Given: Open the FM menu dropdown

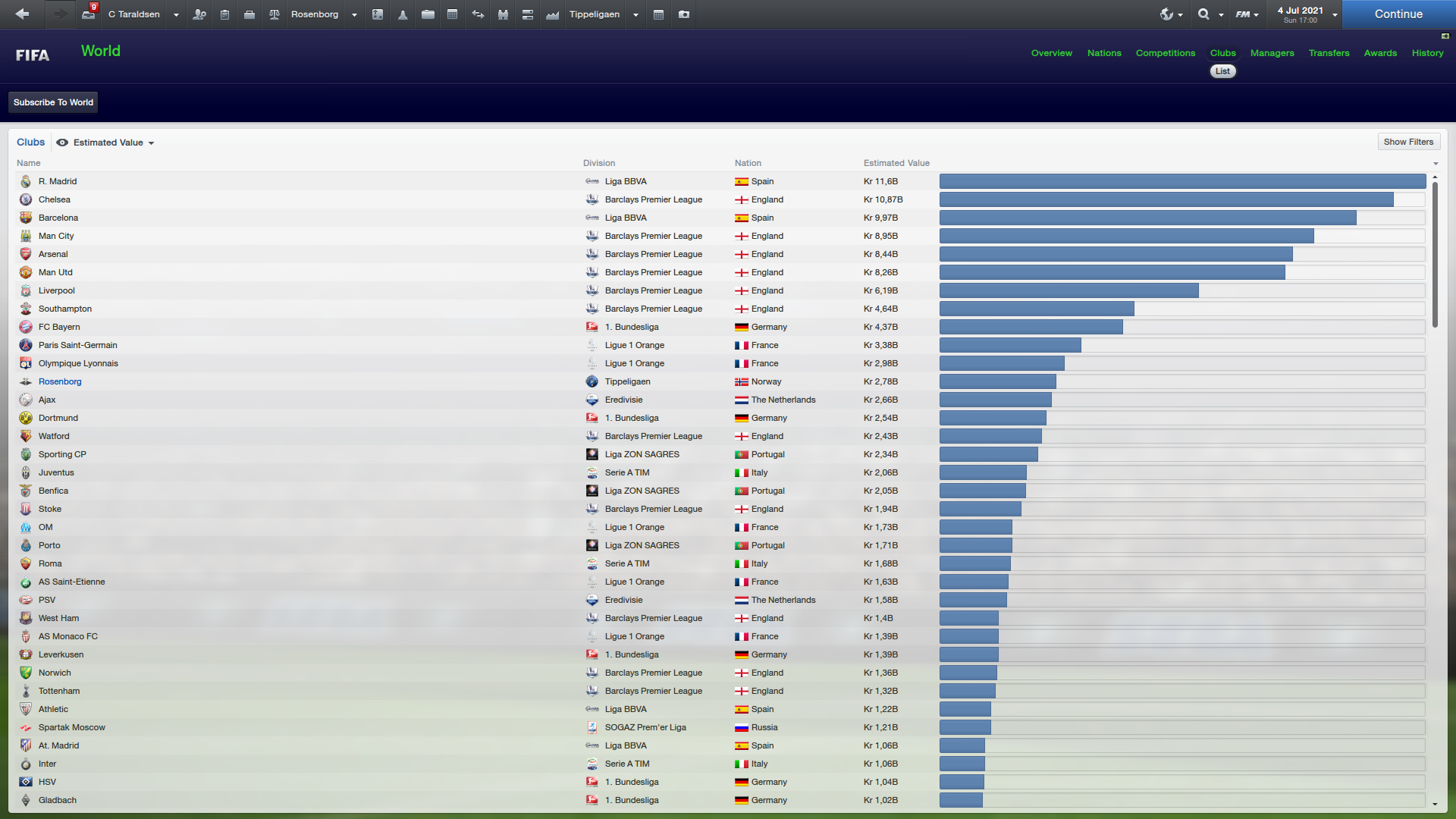Looking at the screenshot, I should (1246, 14).
